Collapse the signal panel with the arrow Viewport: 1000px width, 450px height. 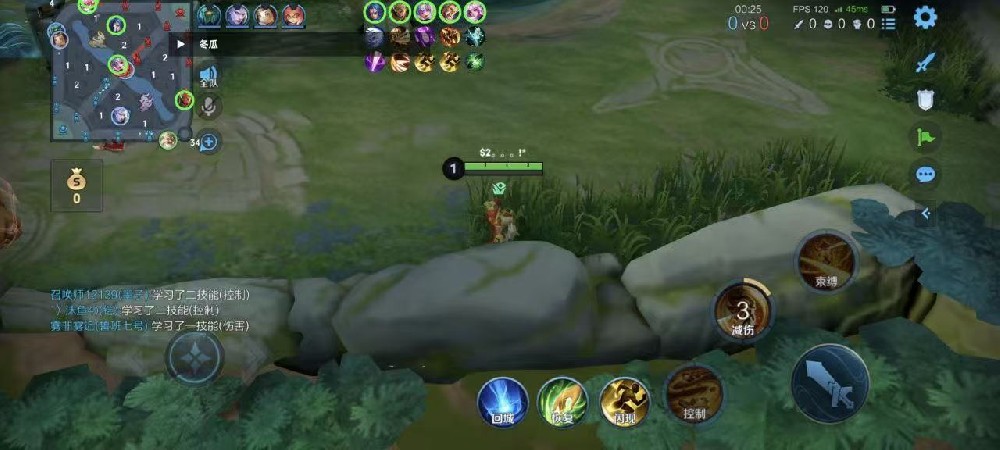[926, 212]
